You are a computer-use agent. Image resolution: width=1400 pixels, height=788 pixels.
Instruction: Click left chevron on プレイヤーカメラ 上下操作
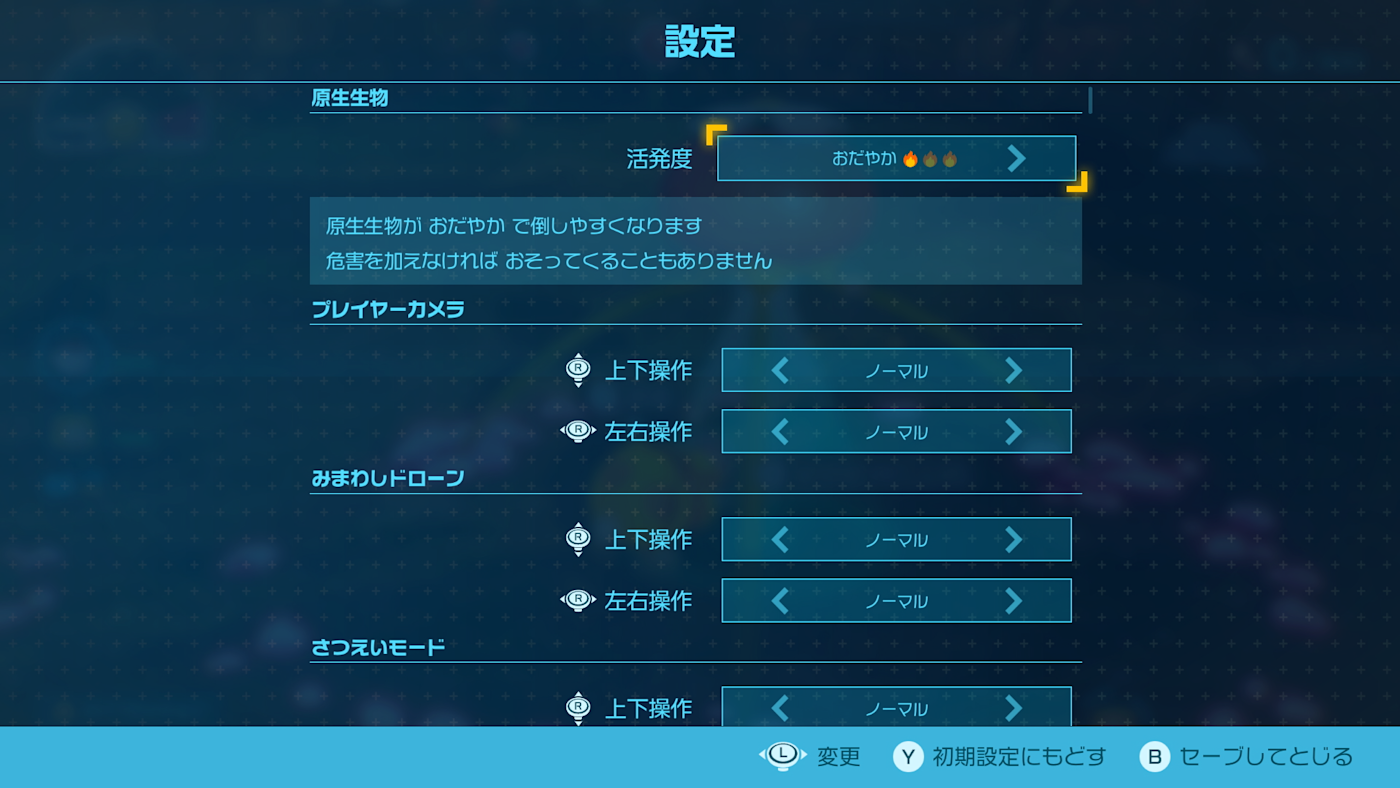click(780, 369)
